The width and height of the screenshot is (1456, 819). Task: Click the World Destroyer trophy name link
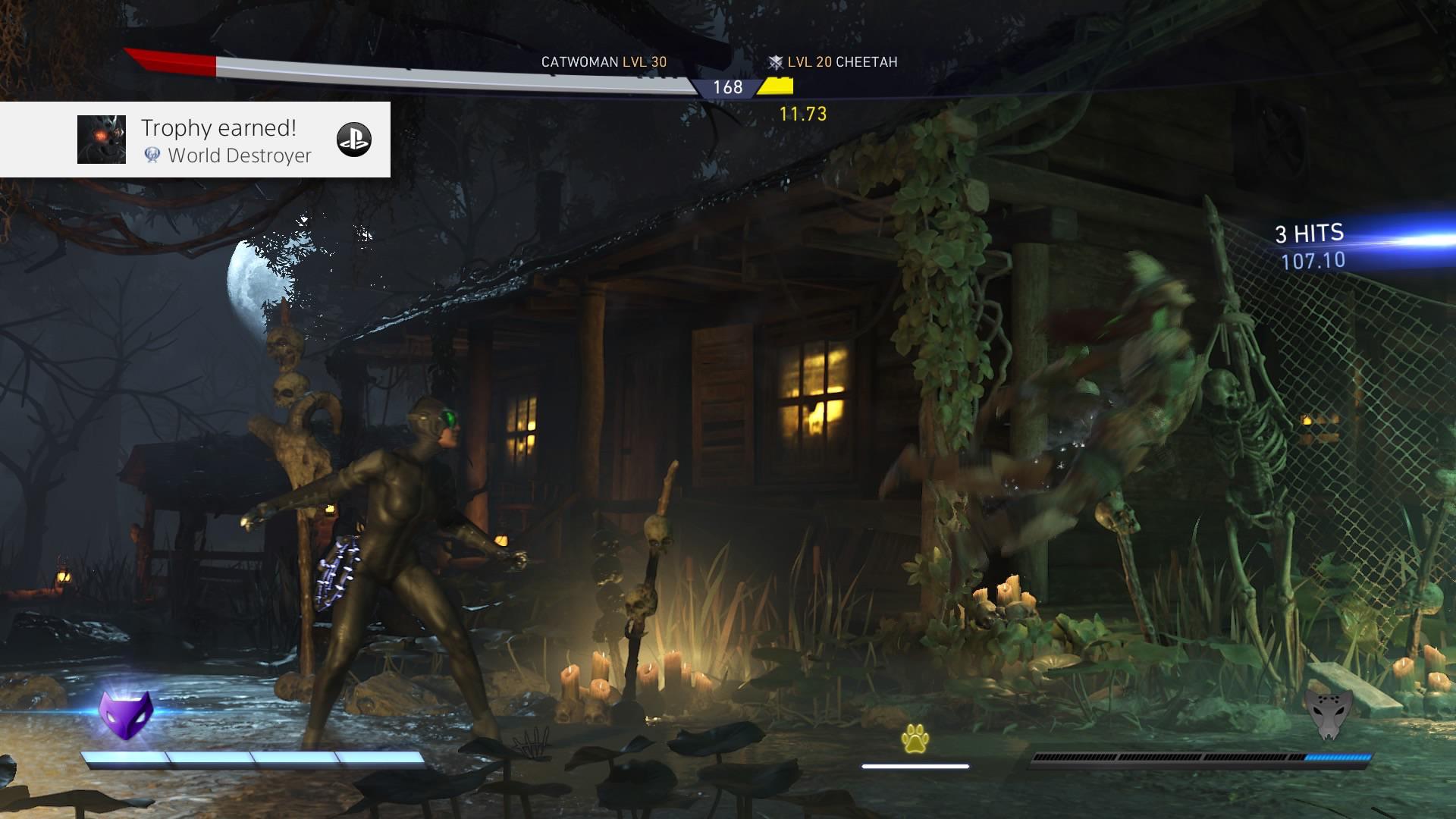tap(240, 157)
